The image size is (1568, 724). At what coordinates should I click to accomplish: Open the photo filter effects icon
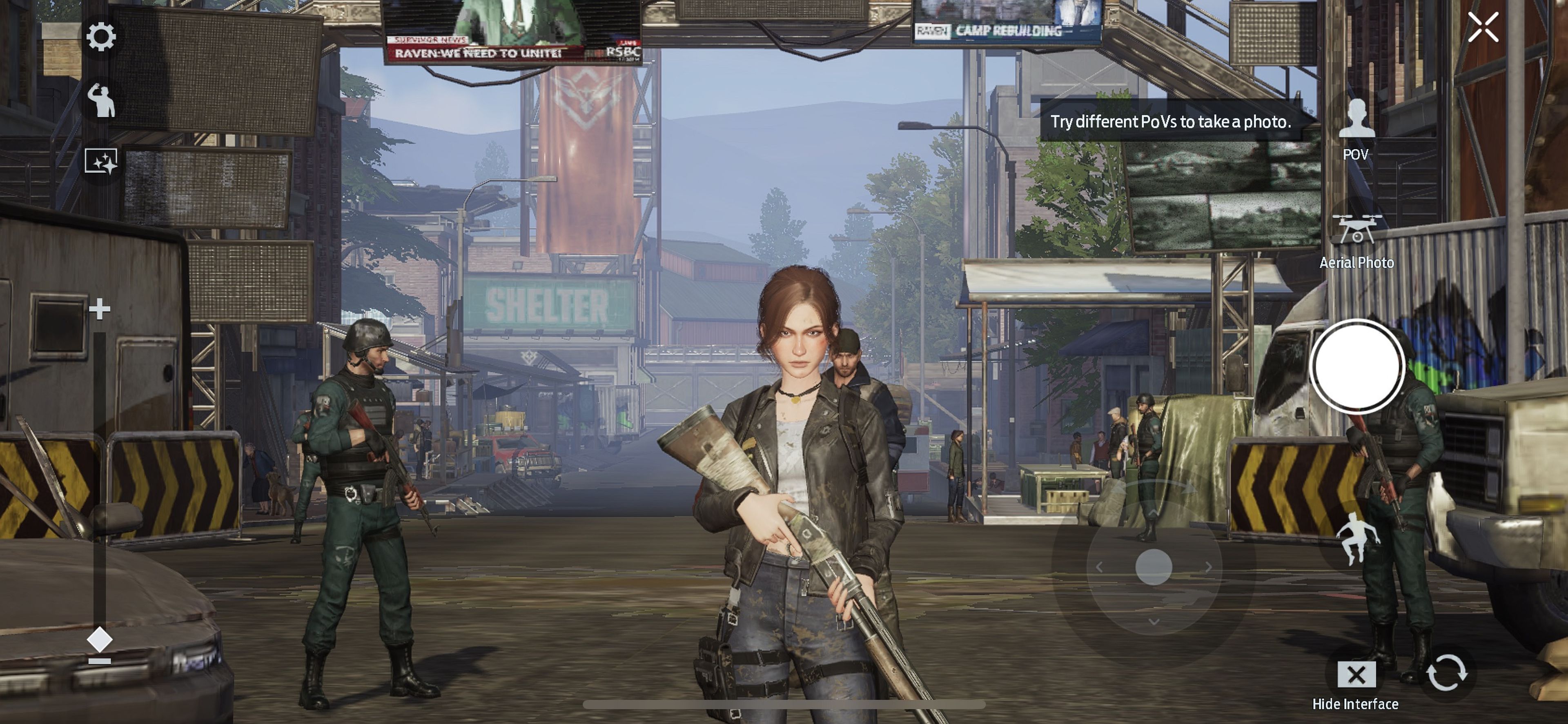pyautogui.click(x=101, y=162)
